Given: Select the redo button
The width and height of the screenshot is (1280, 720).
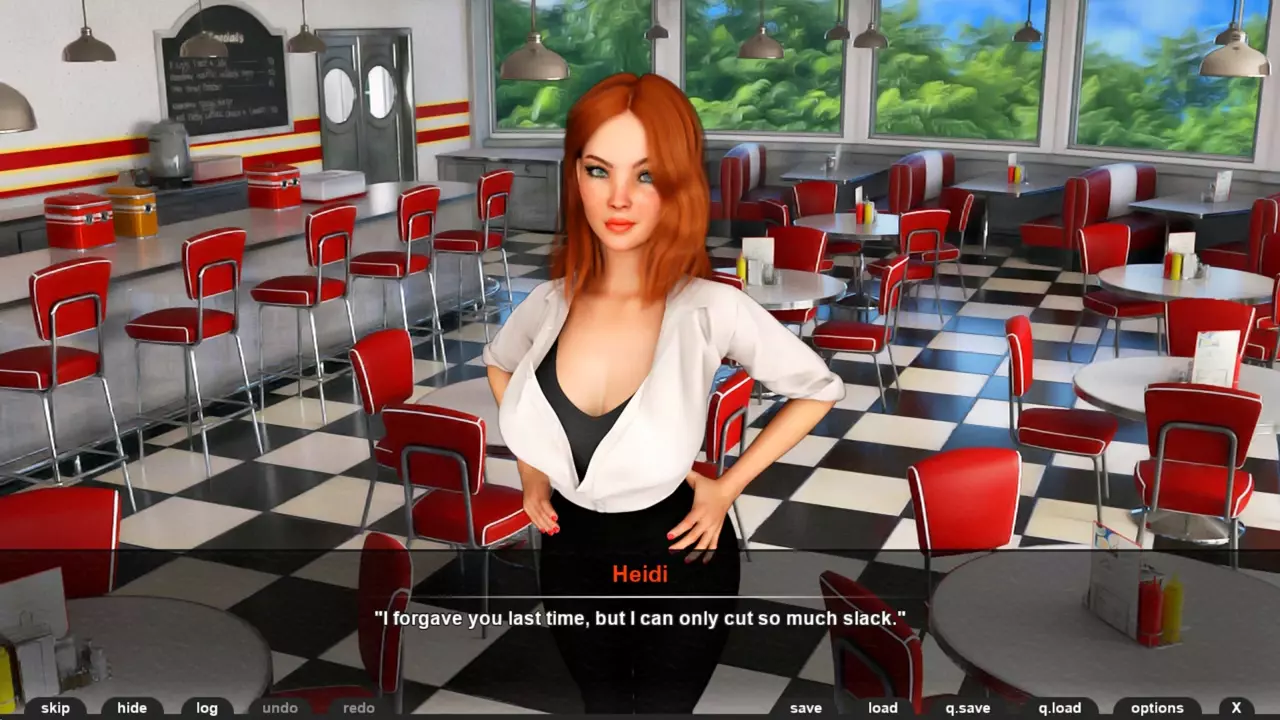Looking at the screenshot, I should coord(359,708).
